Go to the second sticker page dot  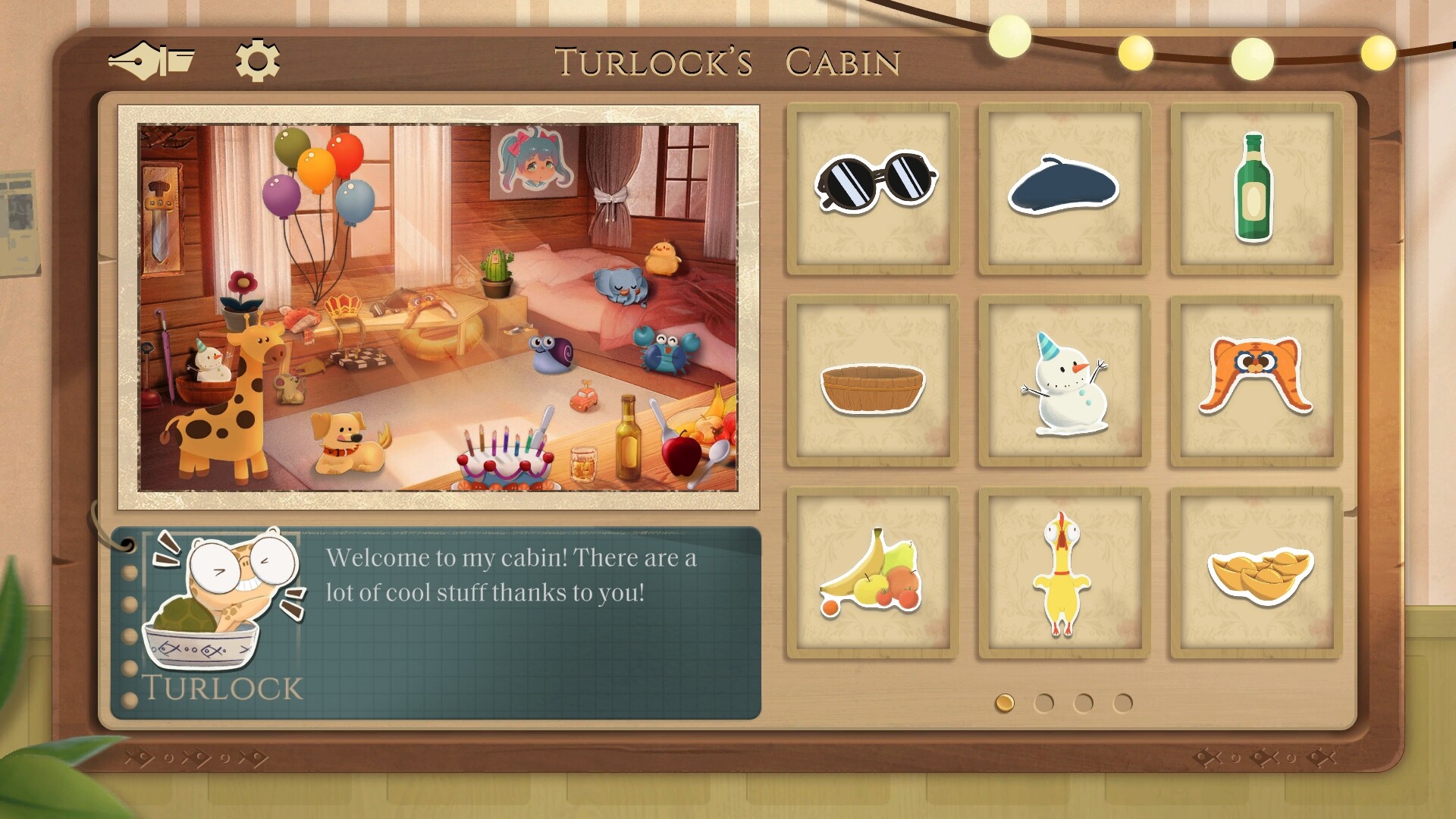(x=1044, y=703)
